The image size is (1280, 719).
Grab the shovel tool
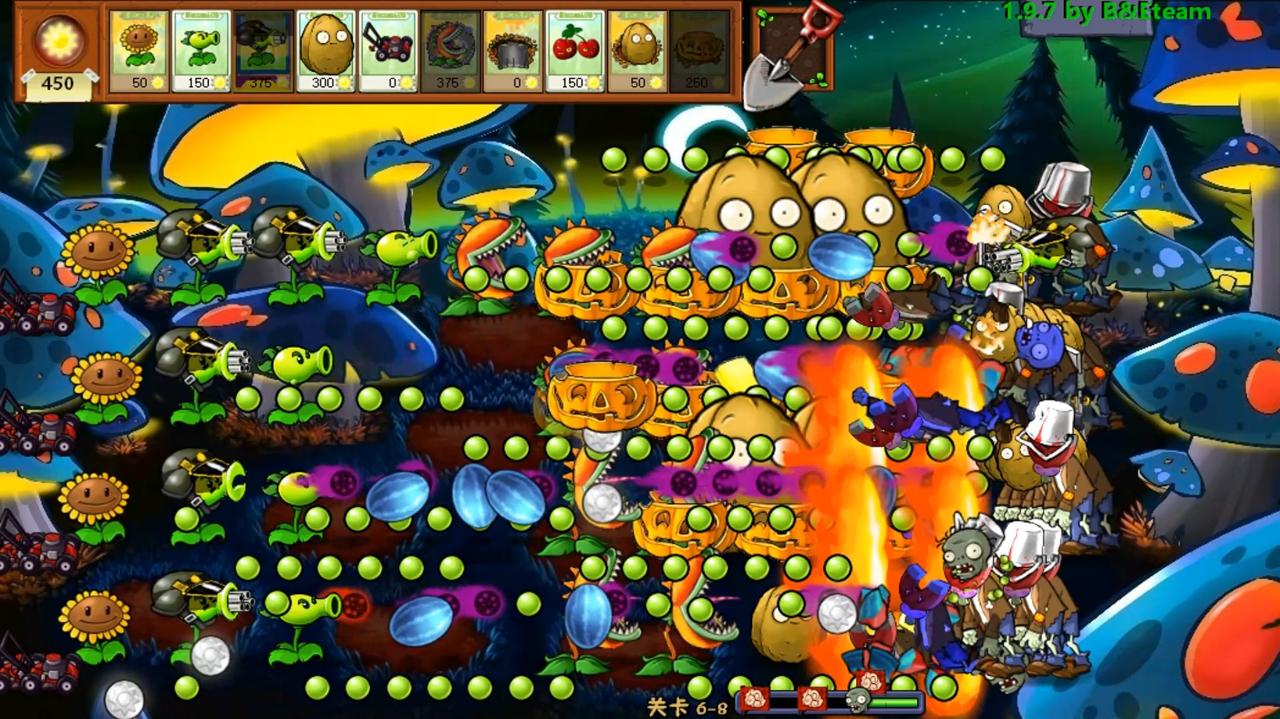pos(790,48)
